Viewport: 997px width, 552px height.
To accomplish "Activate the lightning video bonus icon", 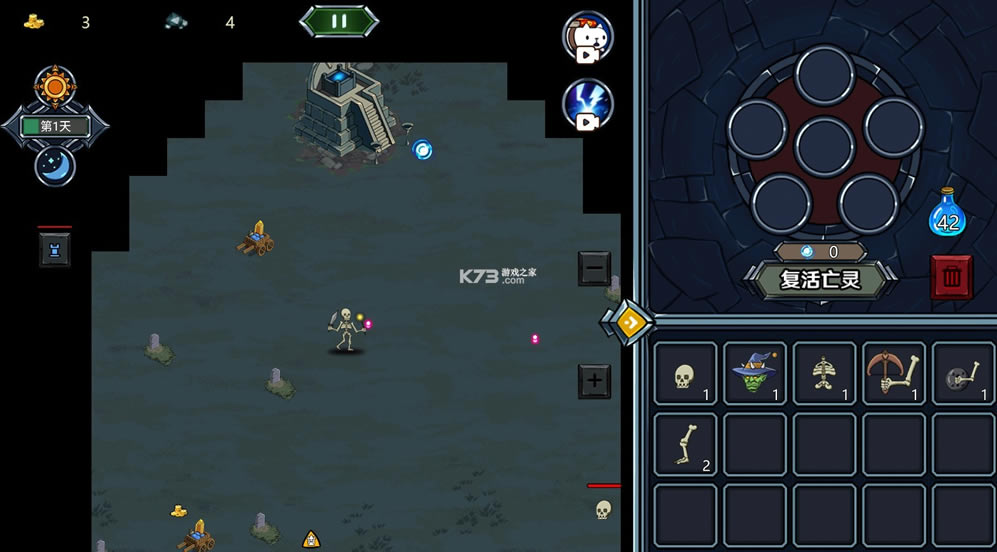I will pyautogui.click(x=587, y=104).
